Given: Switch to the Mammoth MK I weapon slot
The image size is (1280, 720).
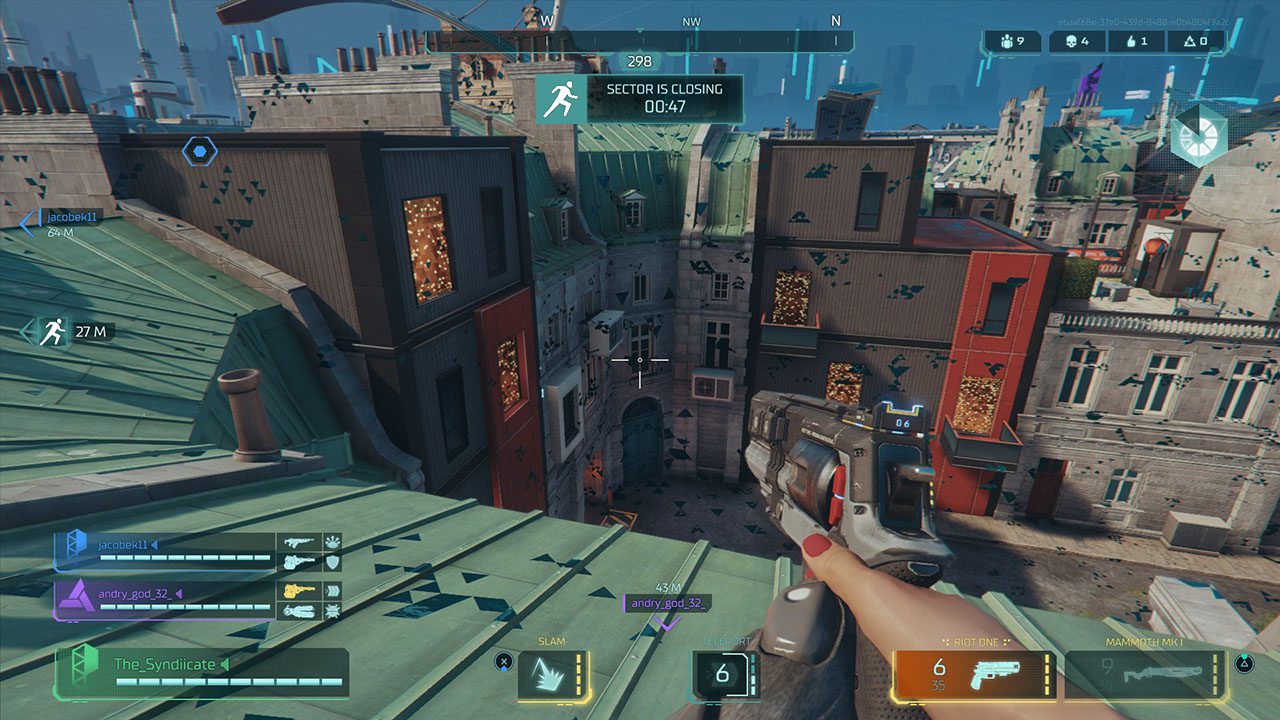Looking at the screenshot, I should (x=1144, y=675).
